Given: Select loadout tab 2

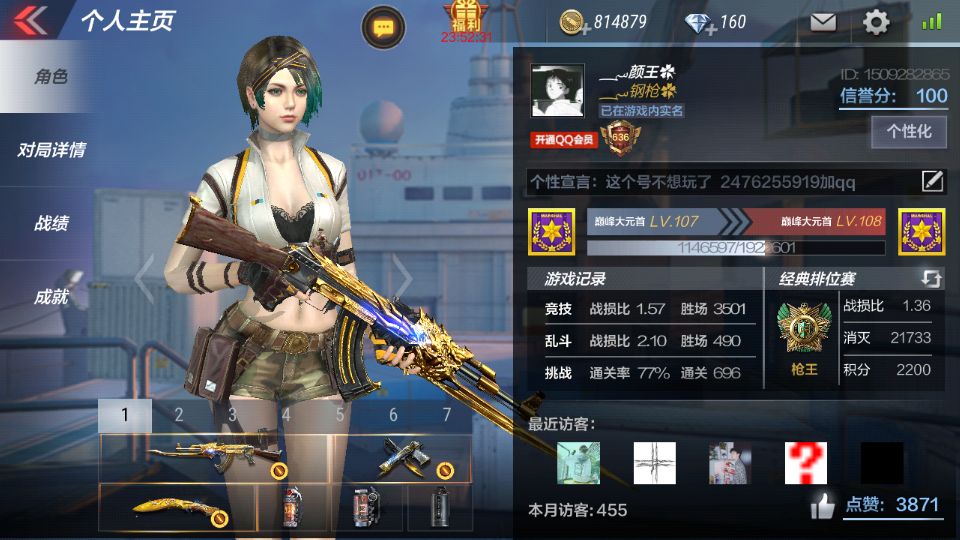Looking at the screenshot, I should pyautogui.click(x=179, y=415).
